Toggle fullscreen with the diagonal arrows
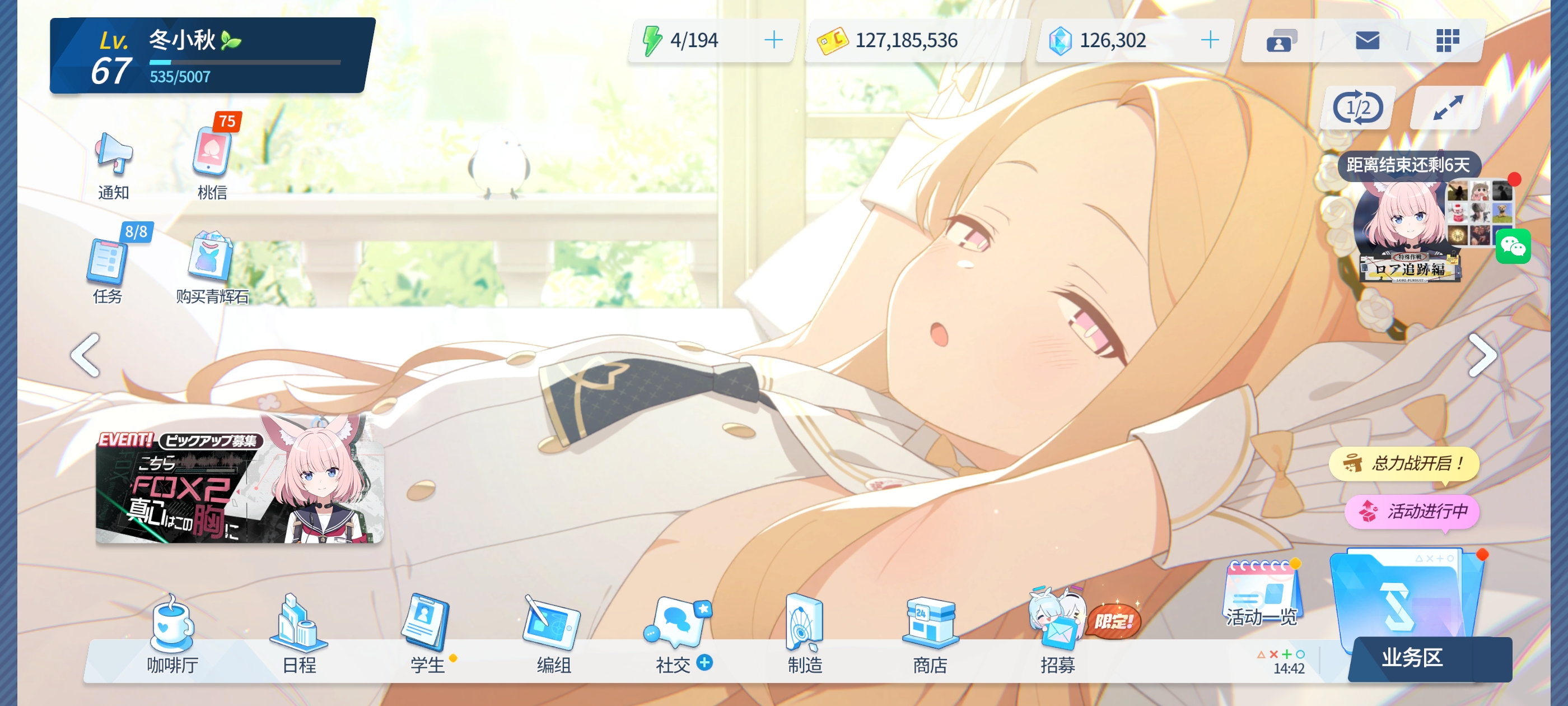 [1446, 107]
